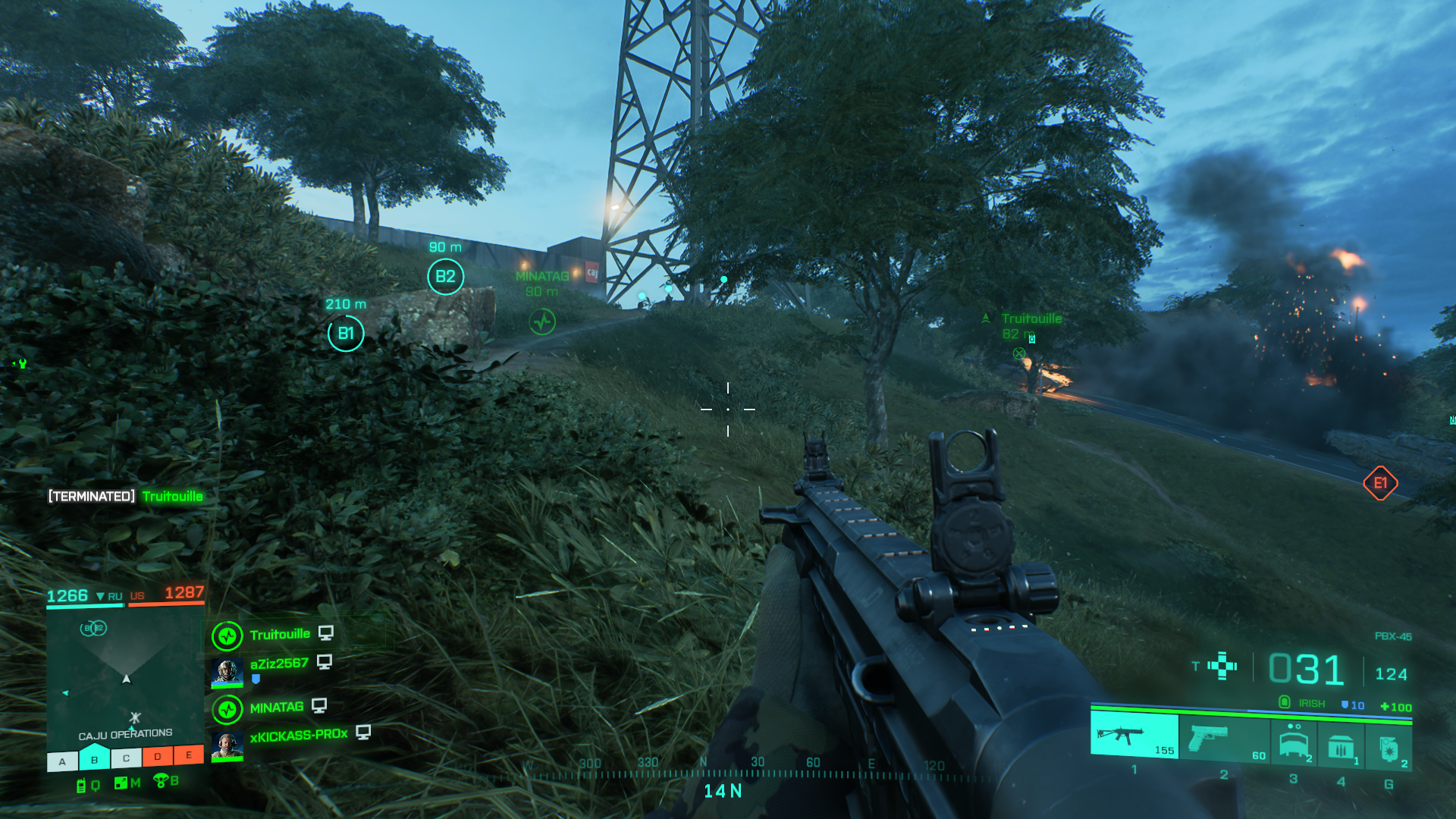Select enemy-held objective flag D
This screenshot has height=819, width=1456.
point(158,756)
